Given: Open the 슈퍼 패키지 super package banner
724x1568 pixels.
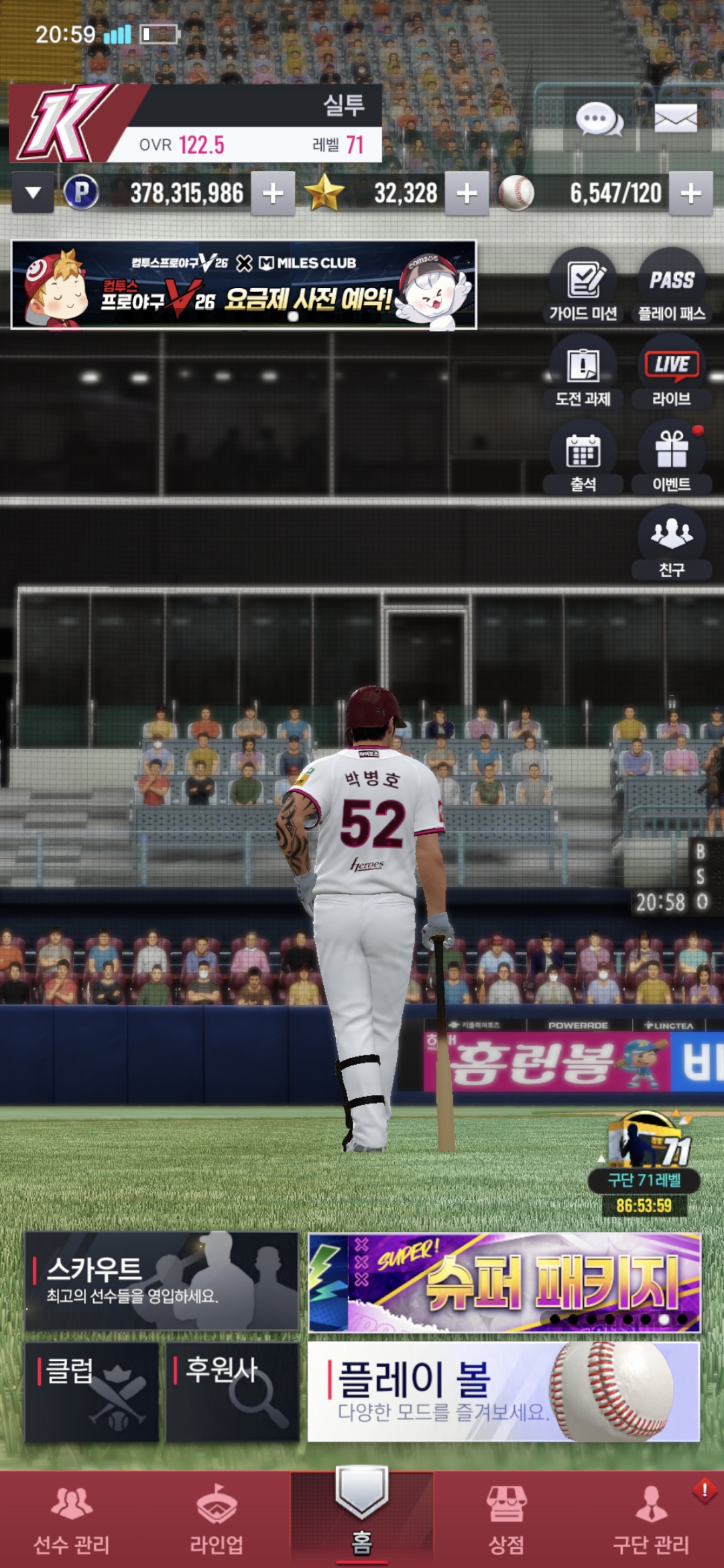Looking at the screenshot, I should [504, 1283].
